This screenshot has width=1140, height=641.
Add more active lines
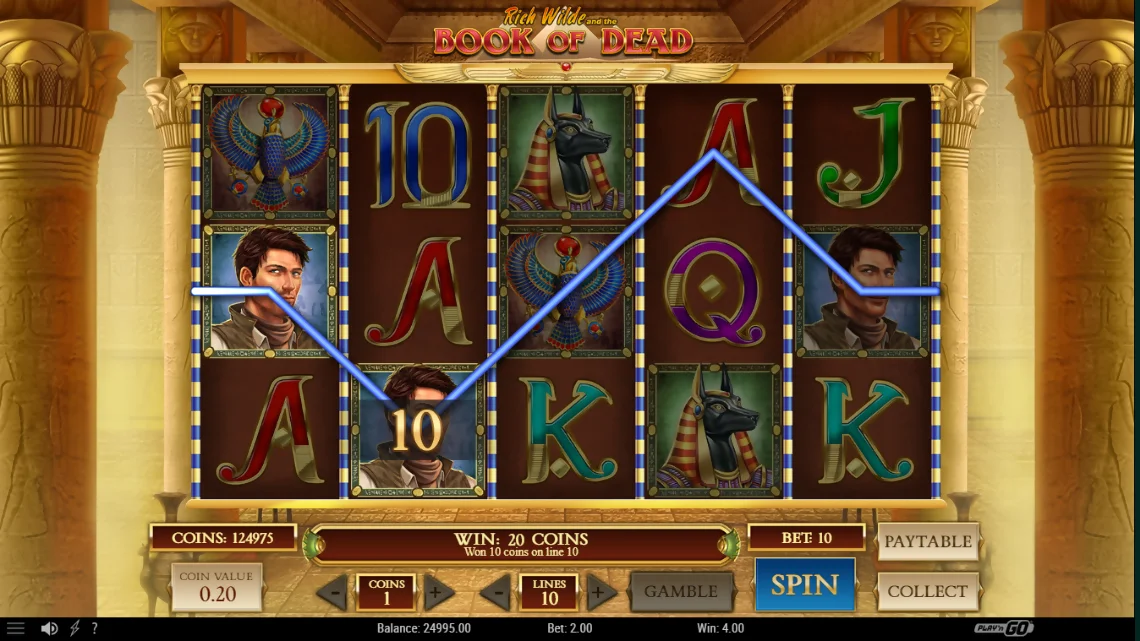pos(601,592)
